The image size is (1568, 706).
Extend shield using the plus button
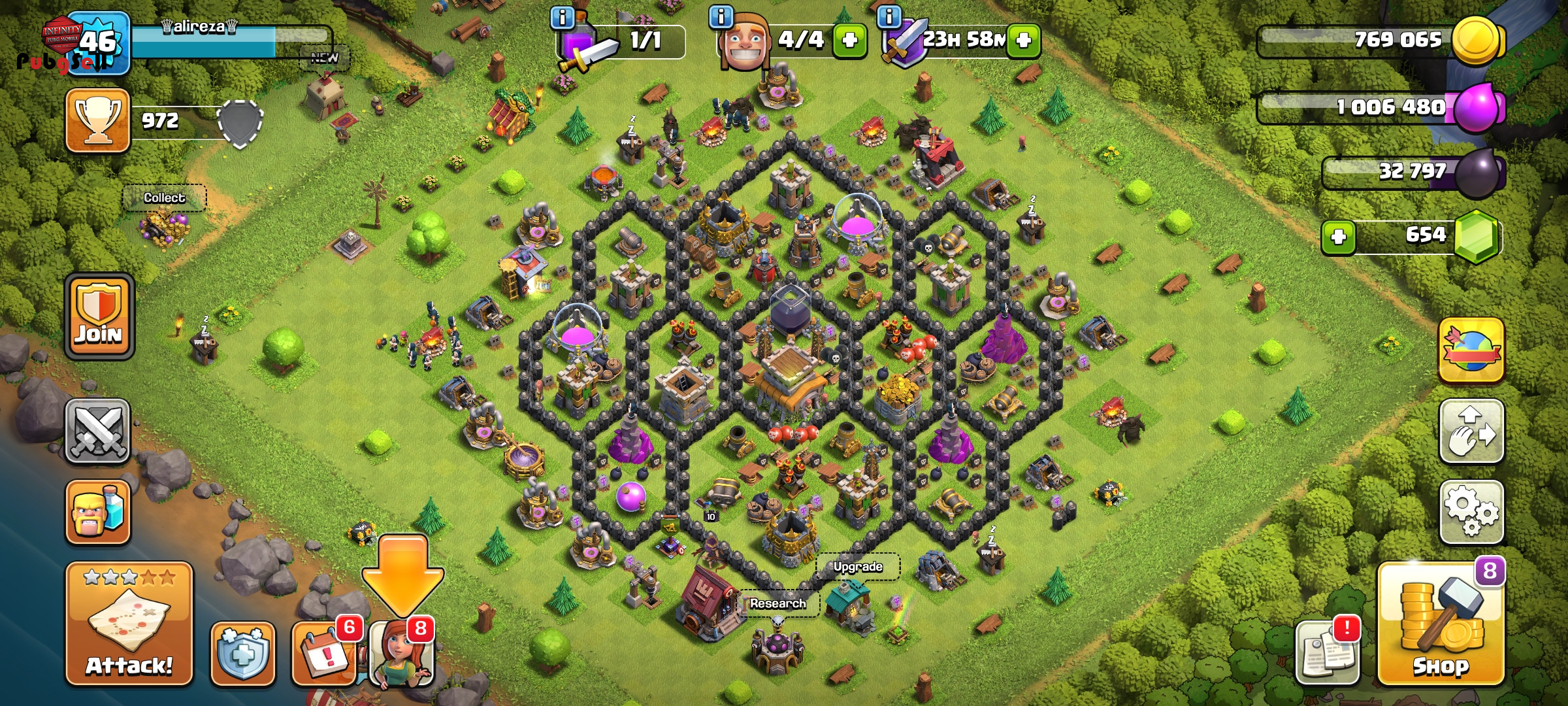1024,41
